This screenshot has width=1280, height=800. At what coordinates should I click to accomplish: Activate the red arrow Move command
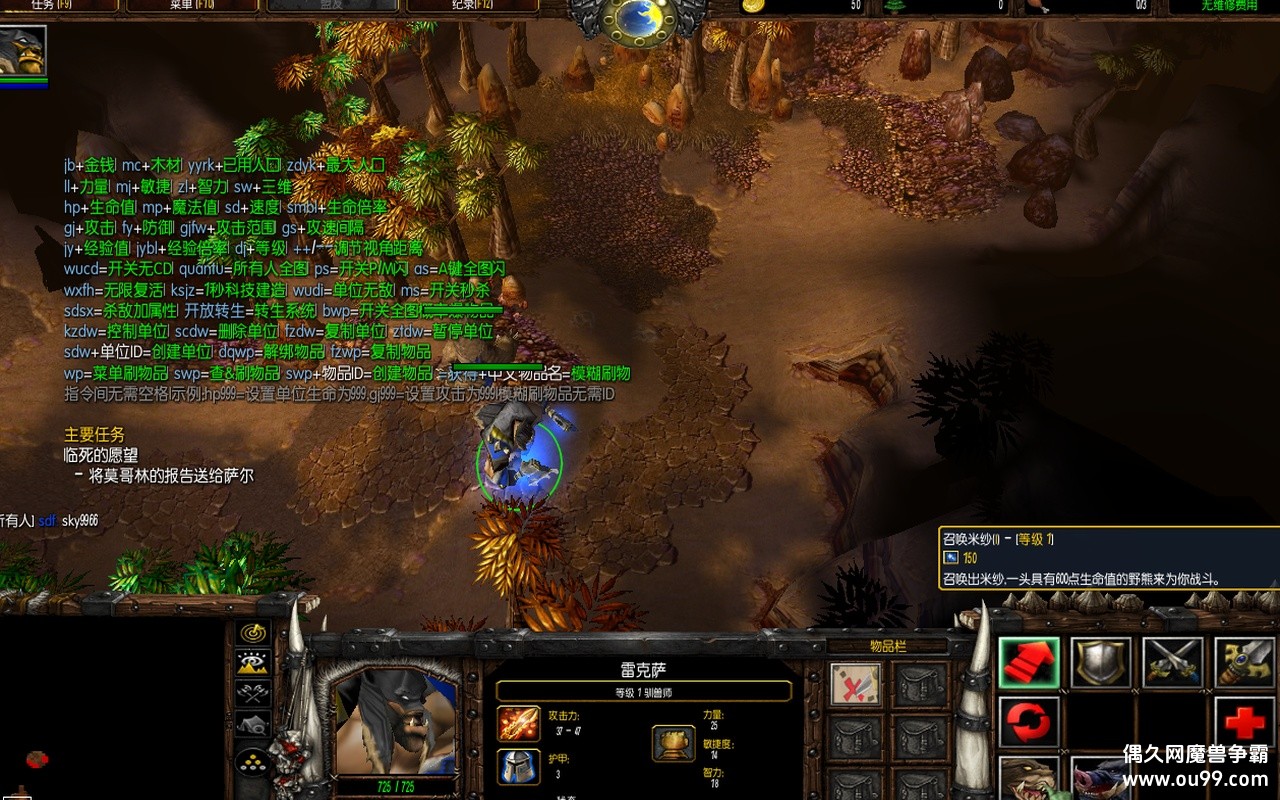click(1029, 663)
